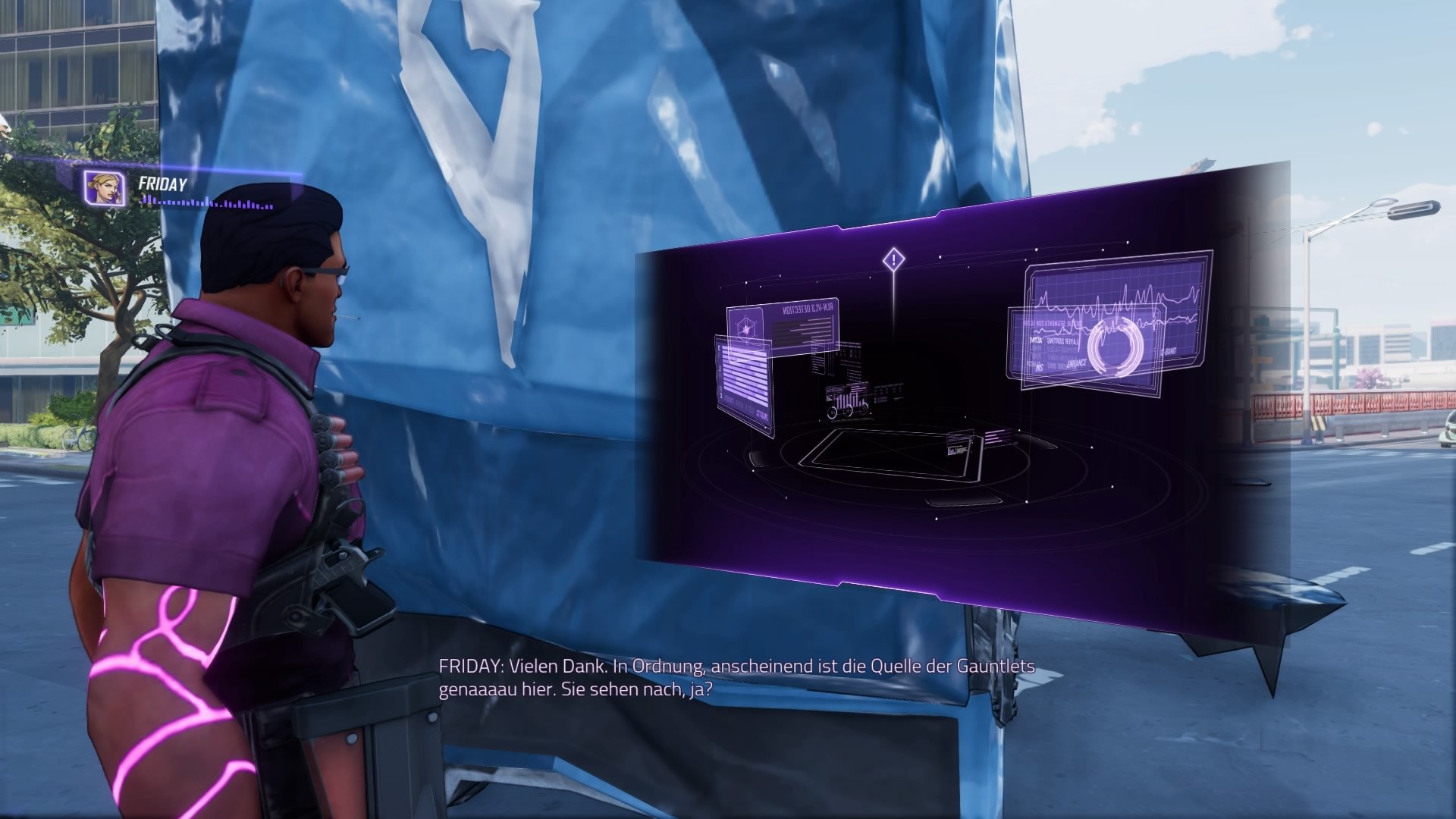Toggle the striped data readout panel on the left
The width and height of the screenshot is (1456, 819).
pyautogui.click(x=745, y=375)
